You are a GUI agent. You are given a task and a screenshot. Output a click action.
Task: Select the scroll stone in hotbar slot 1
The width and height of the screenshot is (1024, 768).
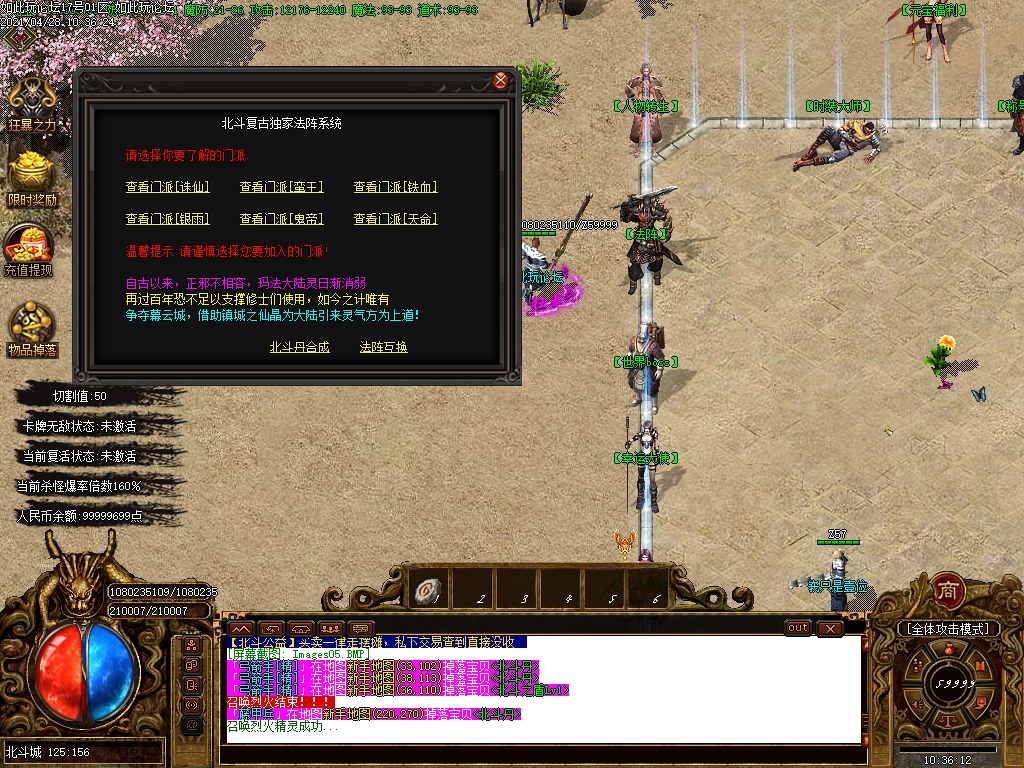pyautogui.click(x=429, y=592)
